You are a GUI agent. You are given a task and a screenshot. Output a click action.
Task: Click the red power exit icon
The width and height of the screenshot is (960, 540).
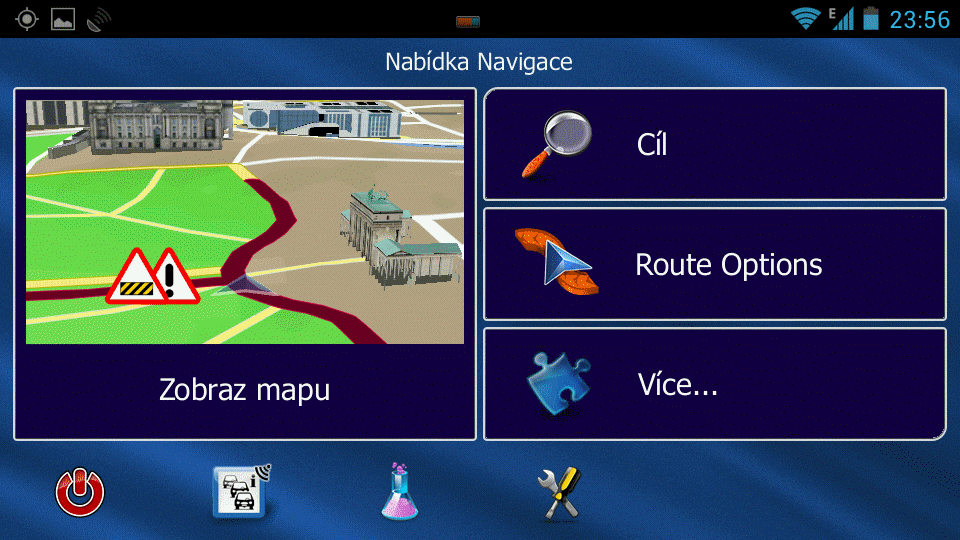[80, 493]
